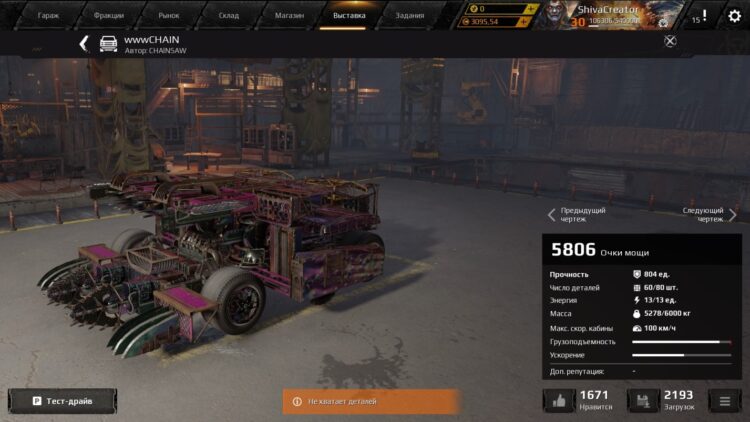Viewport: 750px width, 422px height.
Task: Open the exclamation mark notifications
Action: (x=704, y=15)
